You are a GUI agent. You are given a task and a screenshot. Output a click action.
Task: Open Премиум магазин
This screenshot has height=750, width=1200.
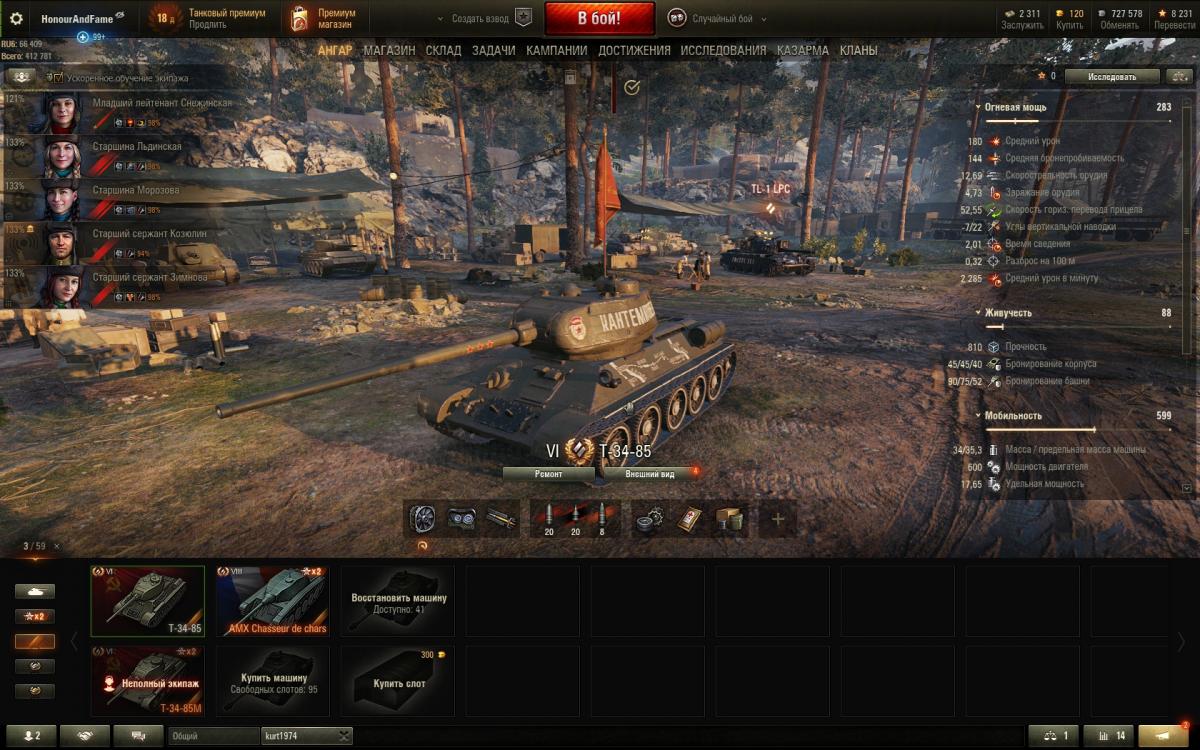click(325, 19)
